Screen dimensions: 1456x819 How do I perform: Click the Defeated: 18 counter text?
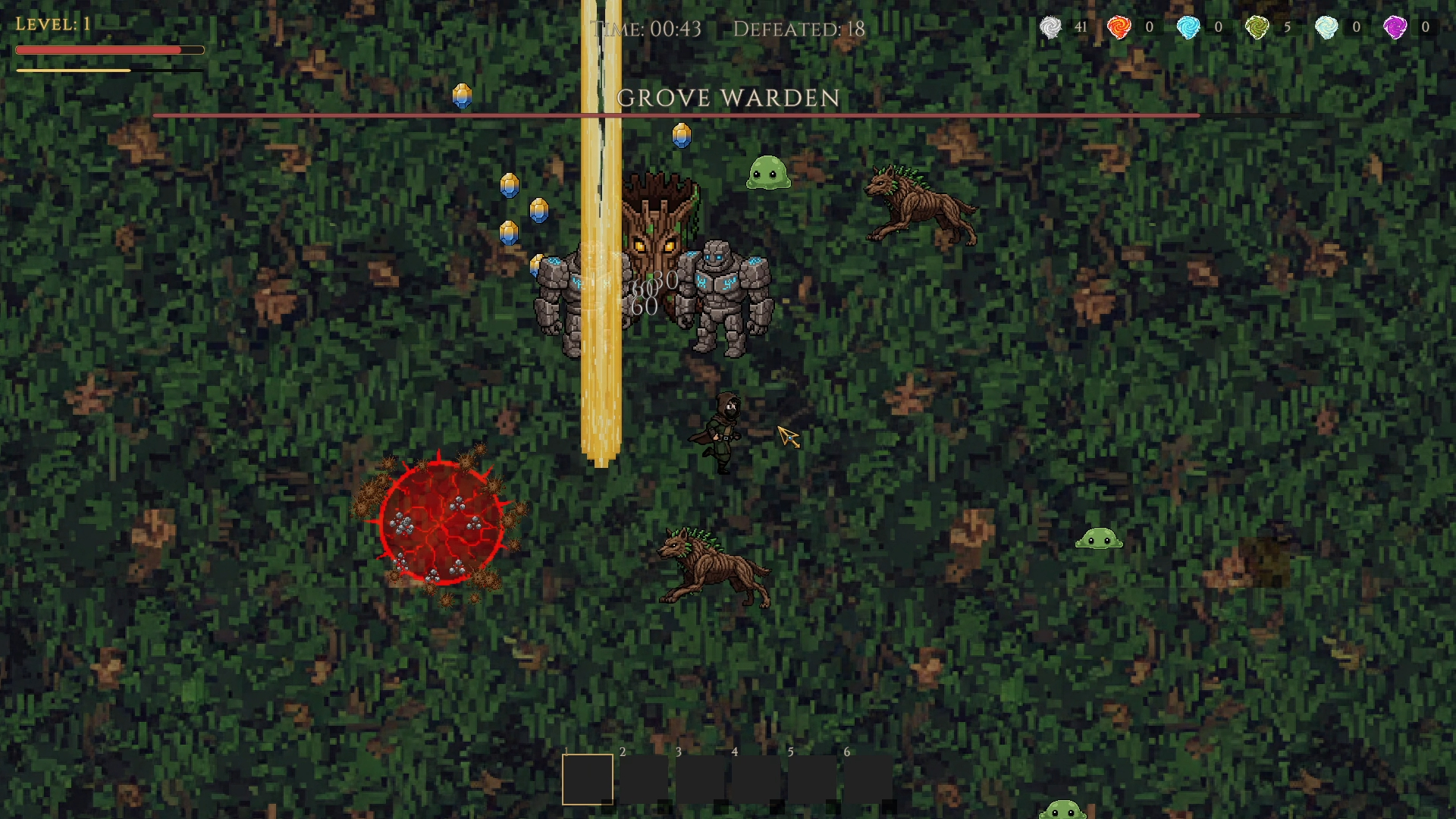tap(799, 30)
